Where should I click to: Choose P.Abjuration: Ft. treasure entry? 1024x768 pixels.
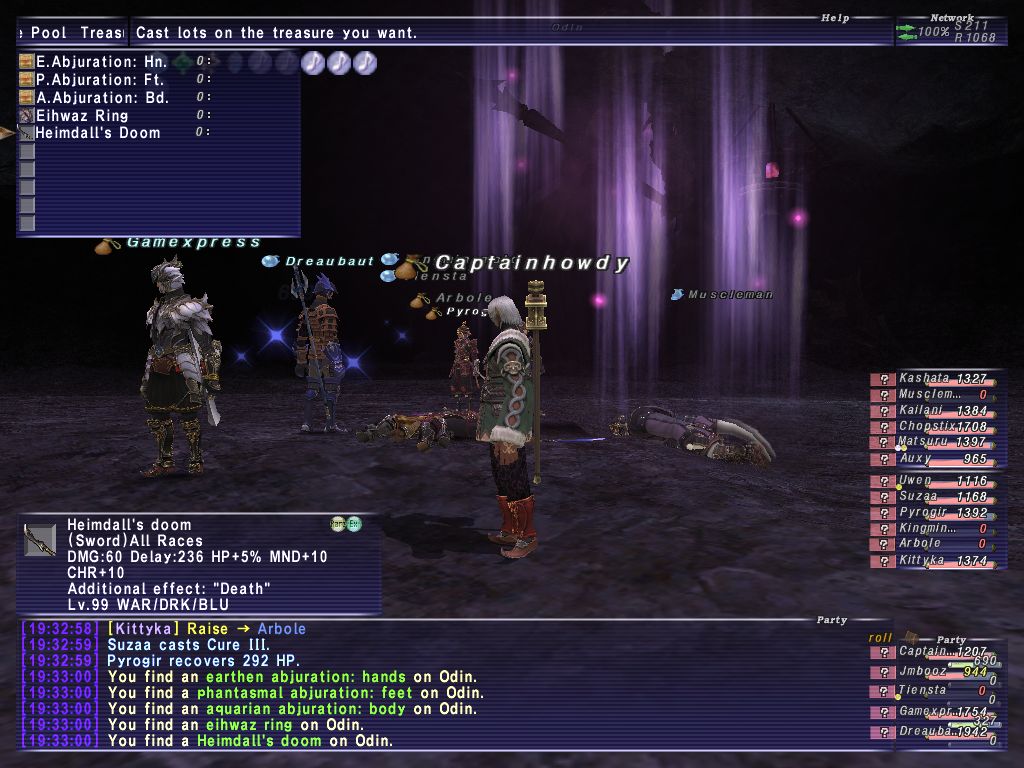click(x=99, y=80)
